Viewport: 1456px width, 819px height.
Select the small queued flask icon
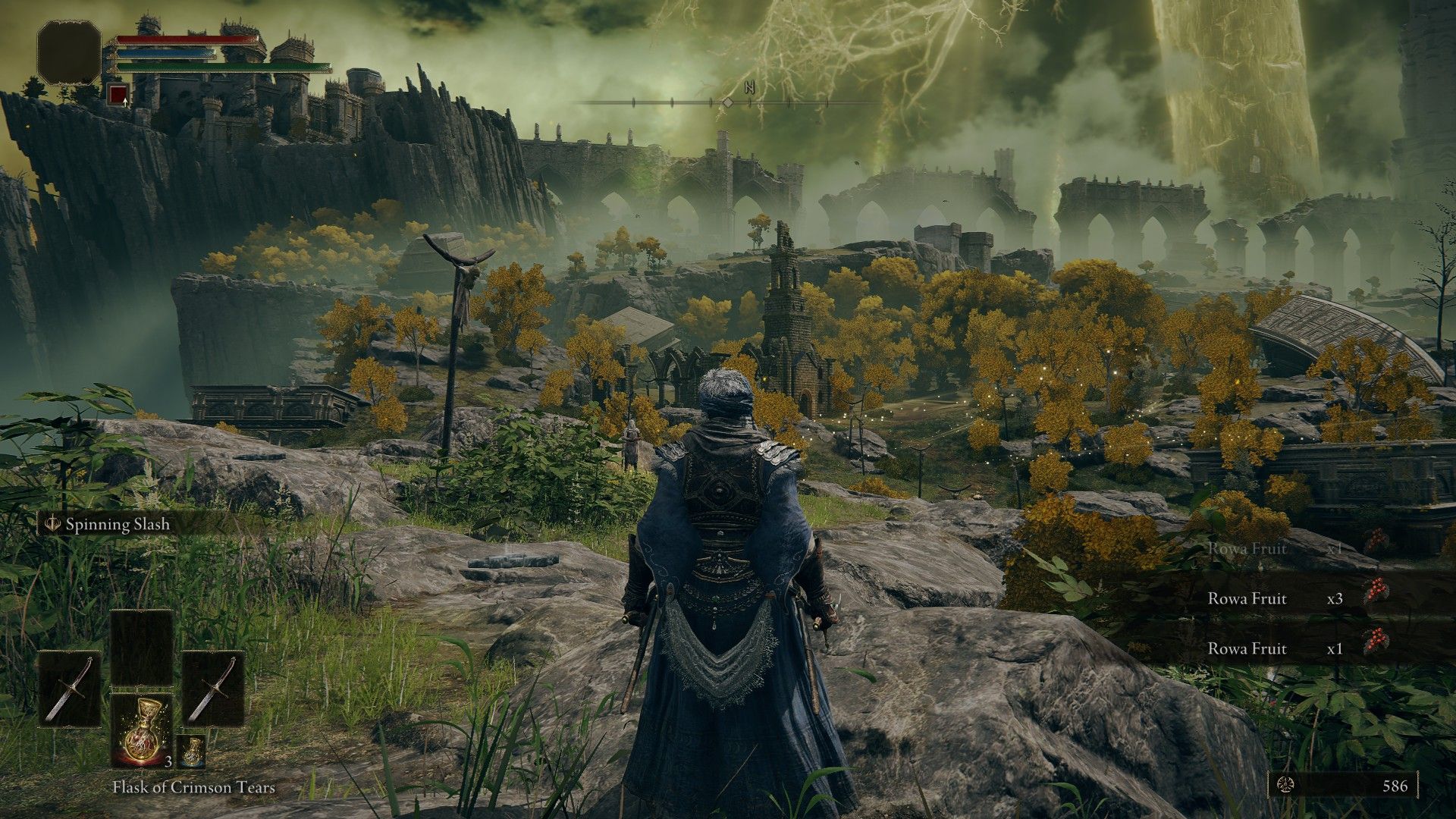tap(192, 752)
